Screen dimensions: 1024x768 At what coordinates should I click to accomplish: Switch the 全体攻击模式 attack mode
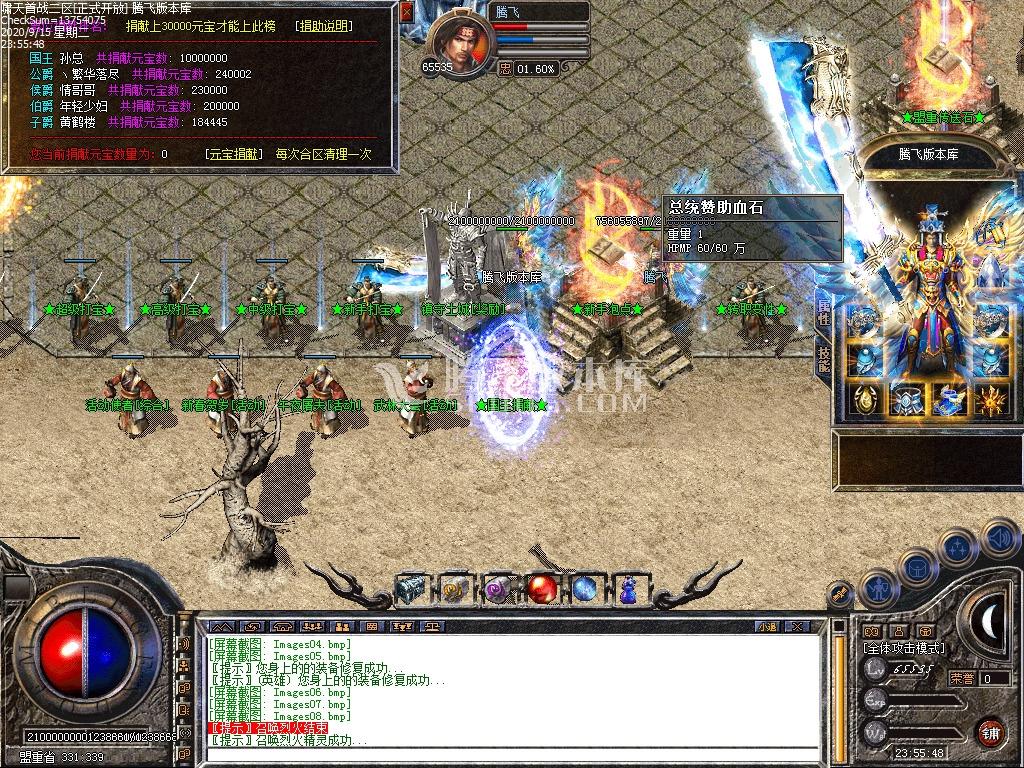point(903,648)
